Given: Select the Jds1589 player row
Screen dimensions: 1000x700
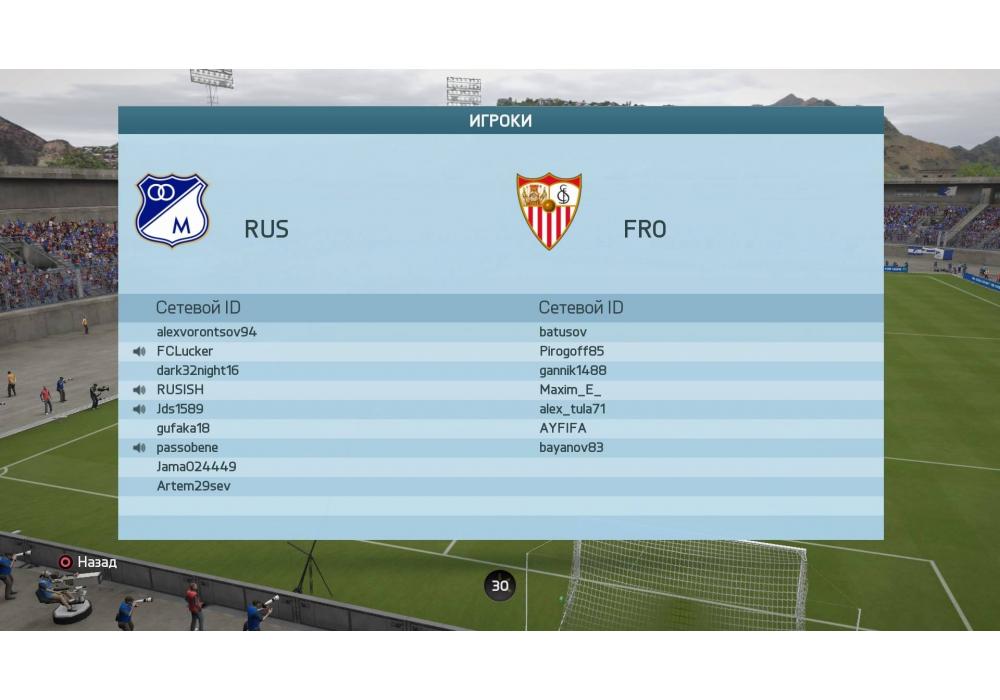Looking at the screenshot, I should [180, 409].
